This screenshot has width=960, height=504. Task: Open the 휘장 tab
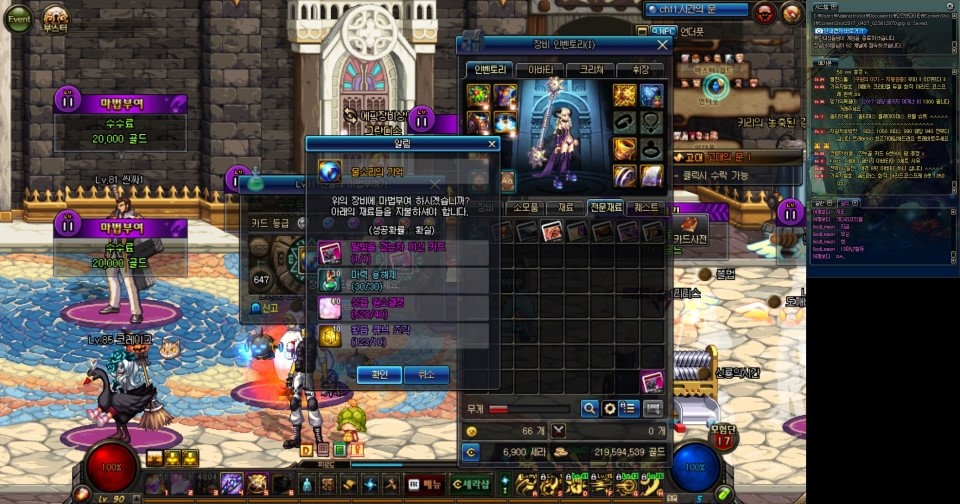(640, 70)
